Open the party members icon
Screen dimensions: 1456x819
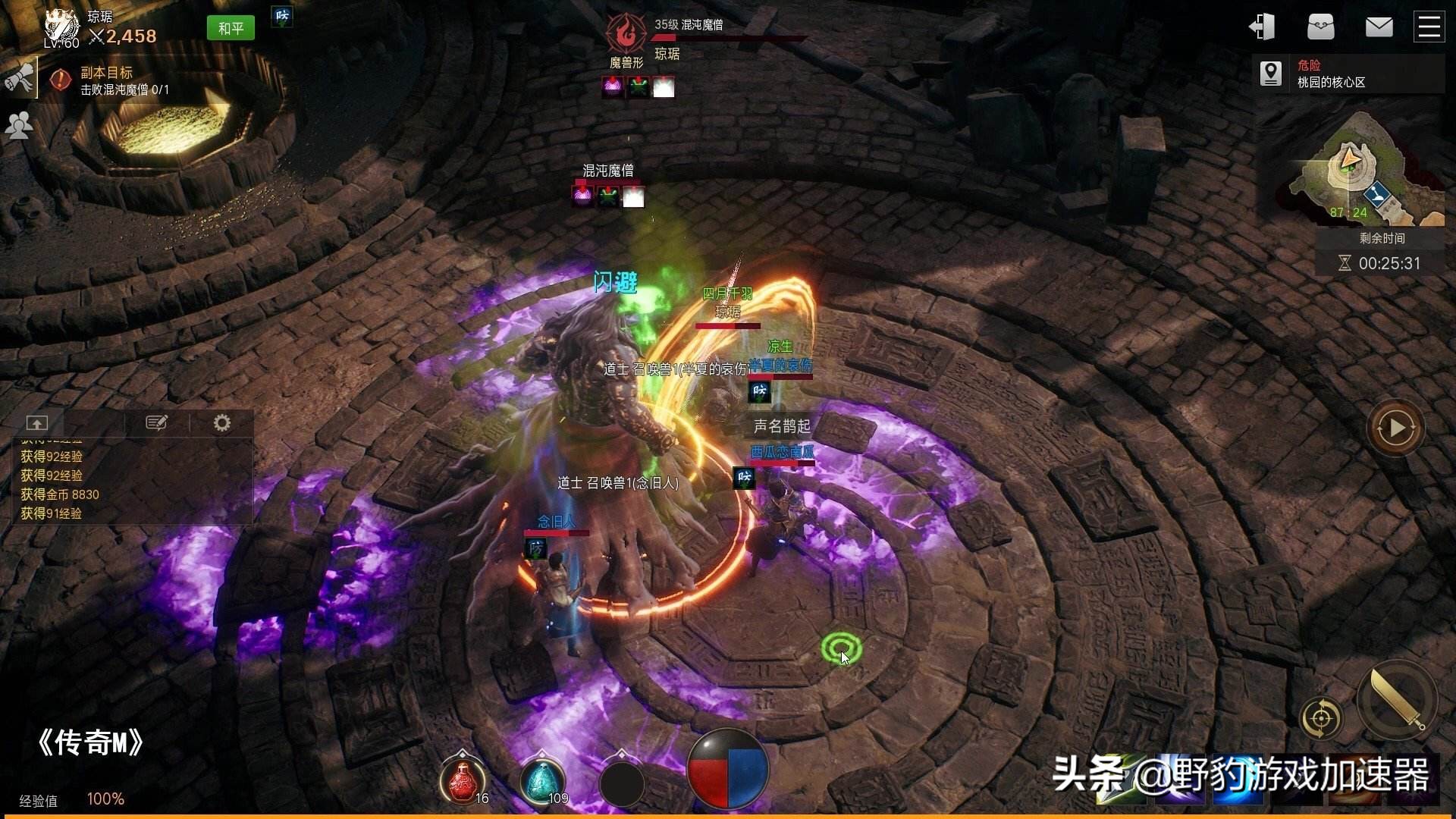tap(18, 125)
